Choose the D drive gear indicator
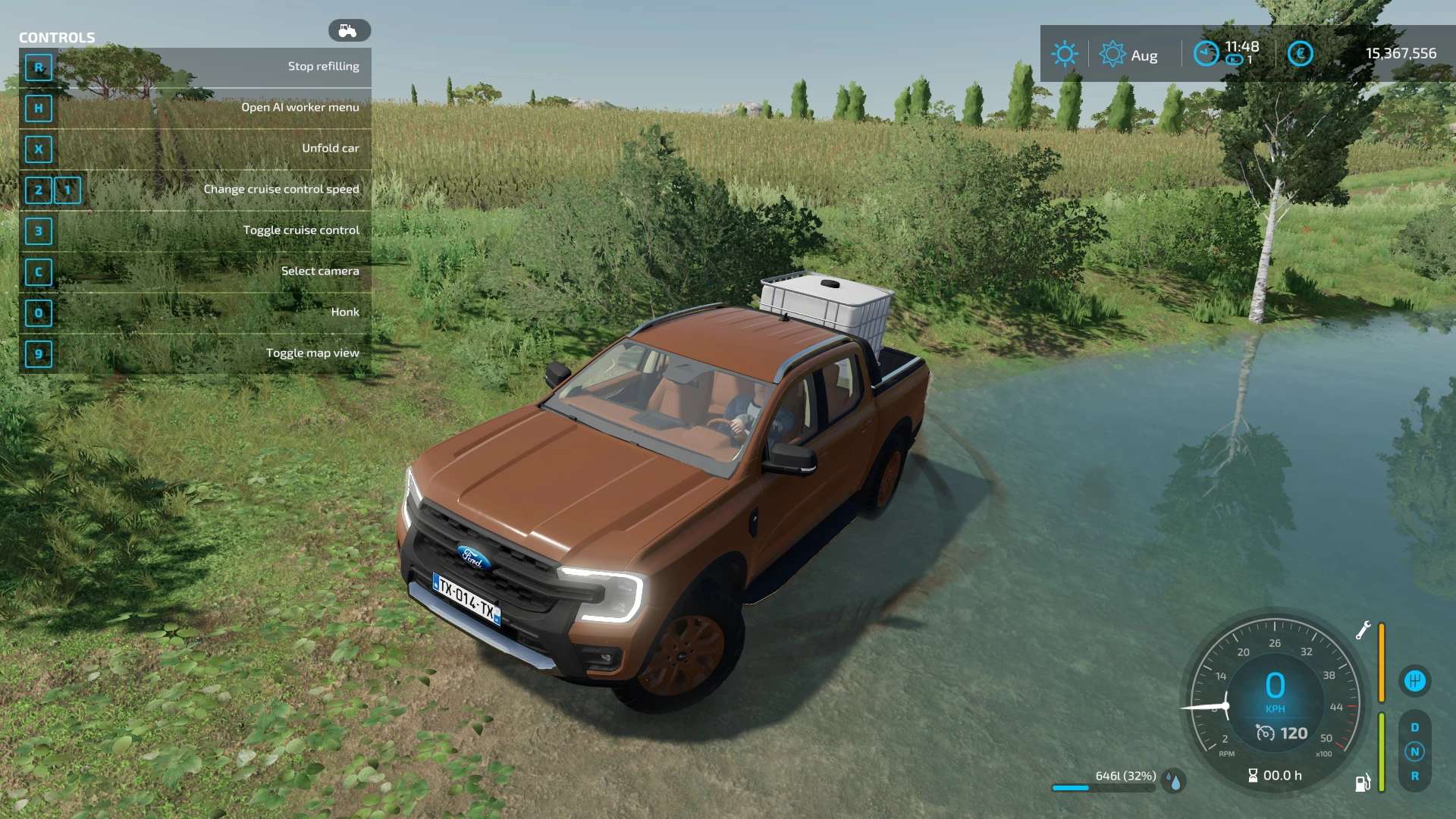This screenshot has height=819, width=1456. pos(1414,727)
